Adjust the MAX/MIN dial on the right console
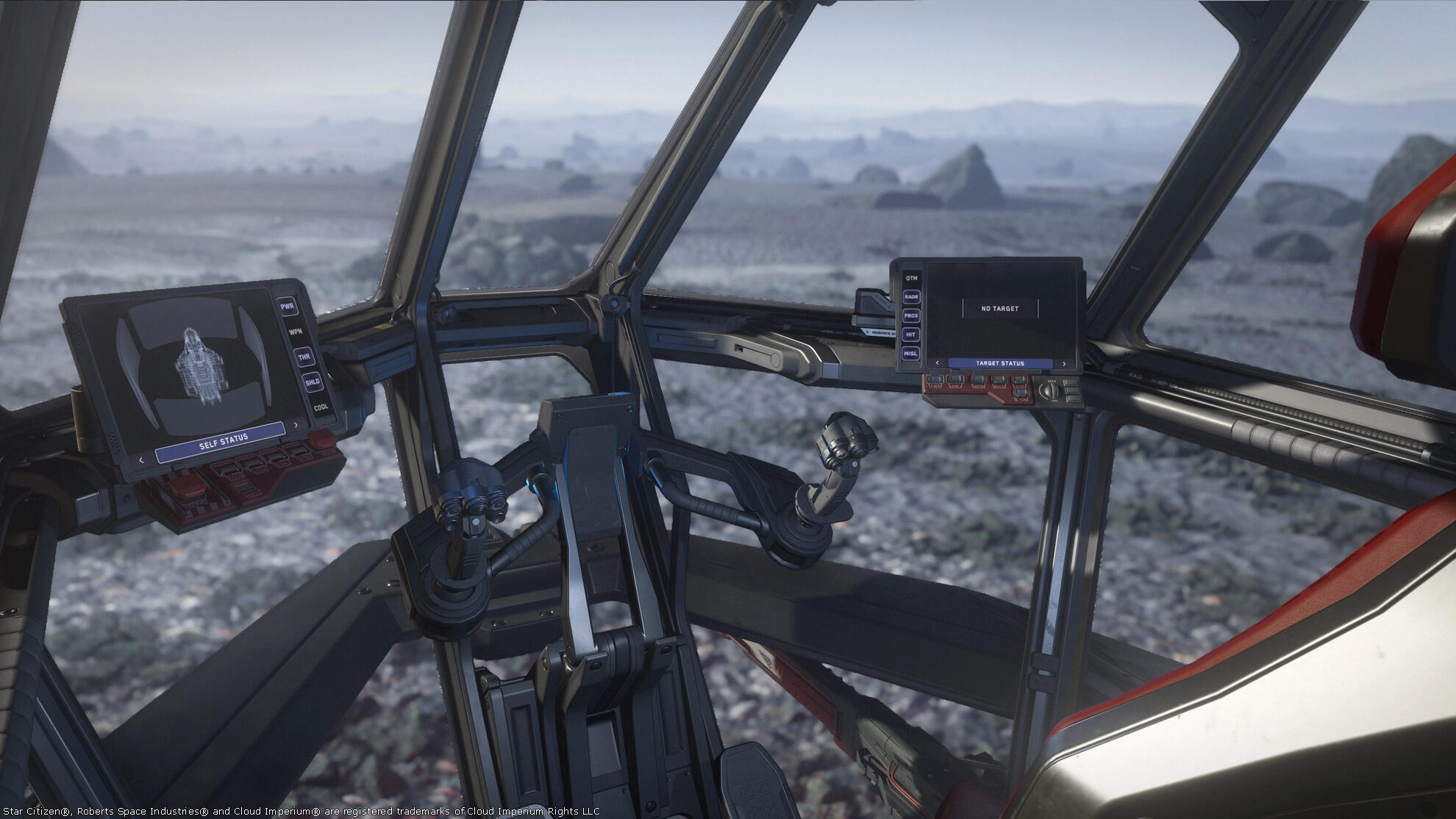Screen dimensions: 1456x819 point(1050,390)
